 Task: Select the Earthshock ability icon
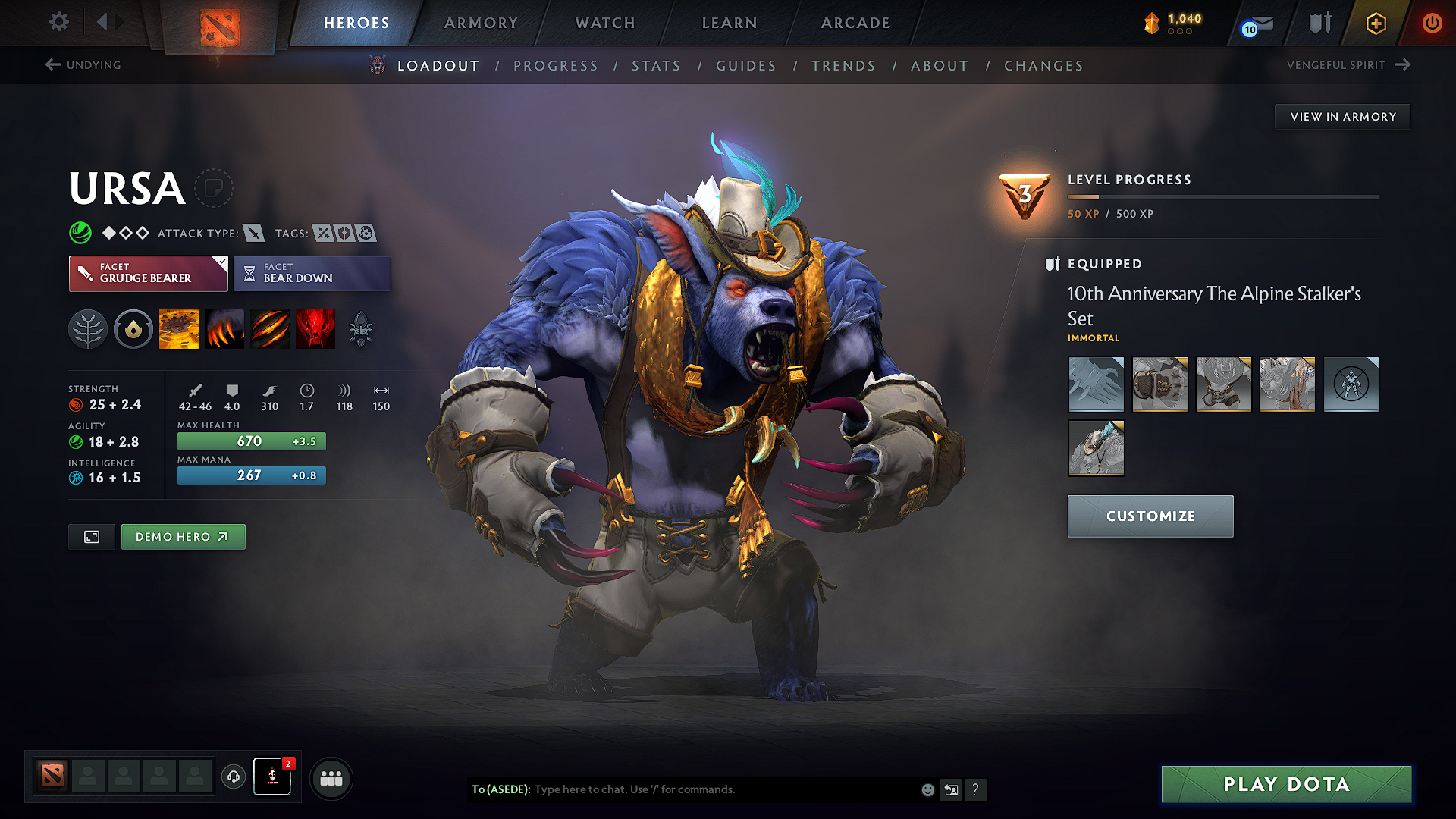coord(179,328)
